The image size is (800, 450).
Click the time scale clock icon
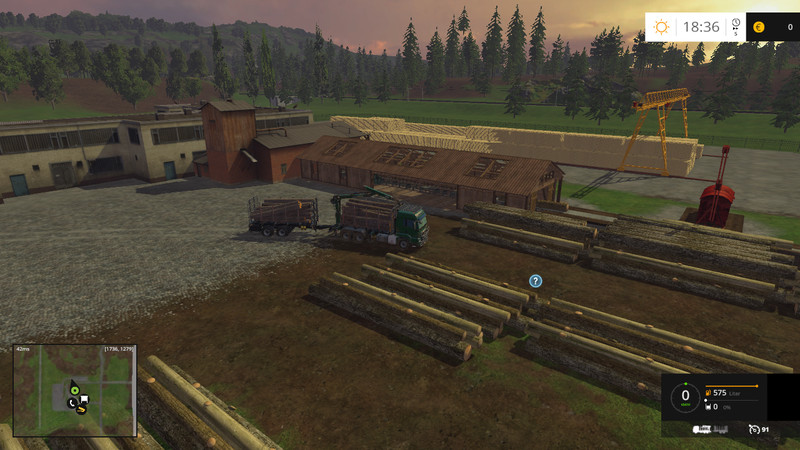[736, 25]
